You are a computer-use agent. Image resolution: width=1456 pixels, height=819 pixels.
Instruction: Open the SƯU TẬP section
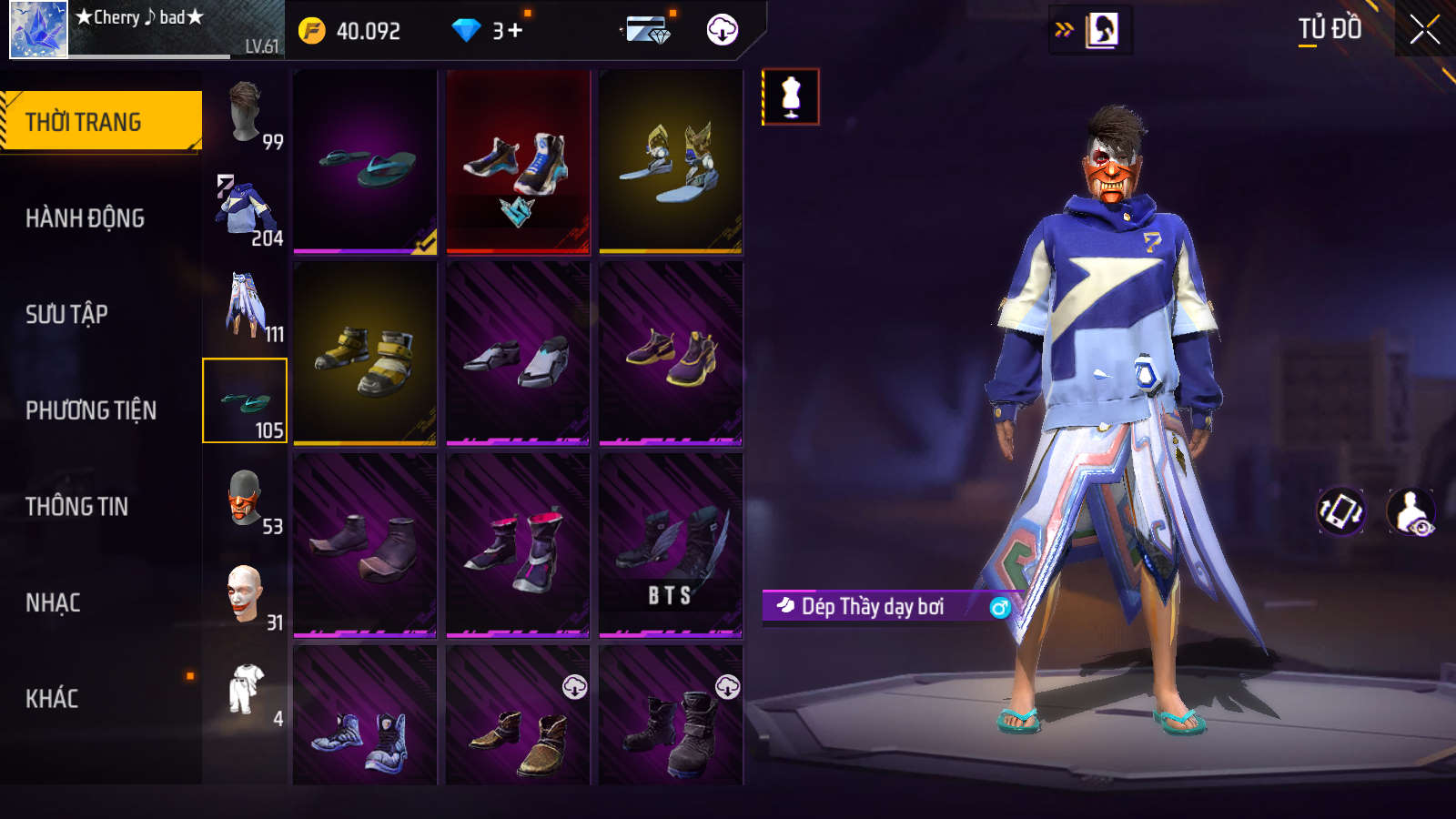click(66, 314)
